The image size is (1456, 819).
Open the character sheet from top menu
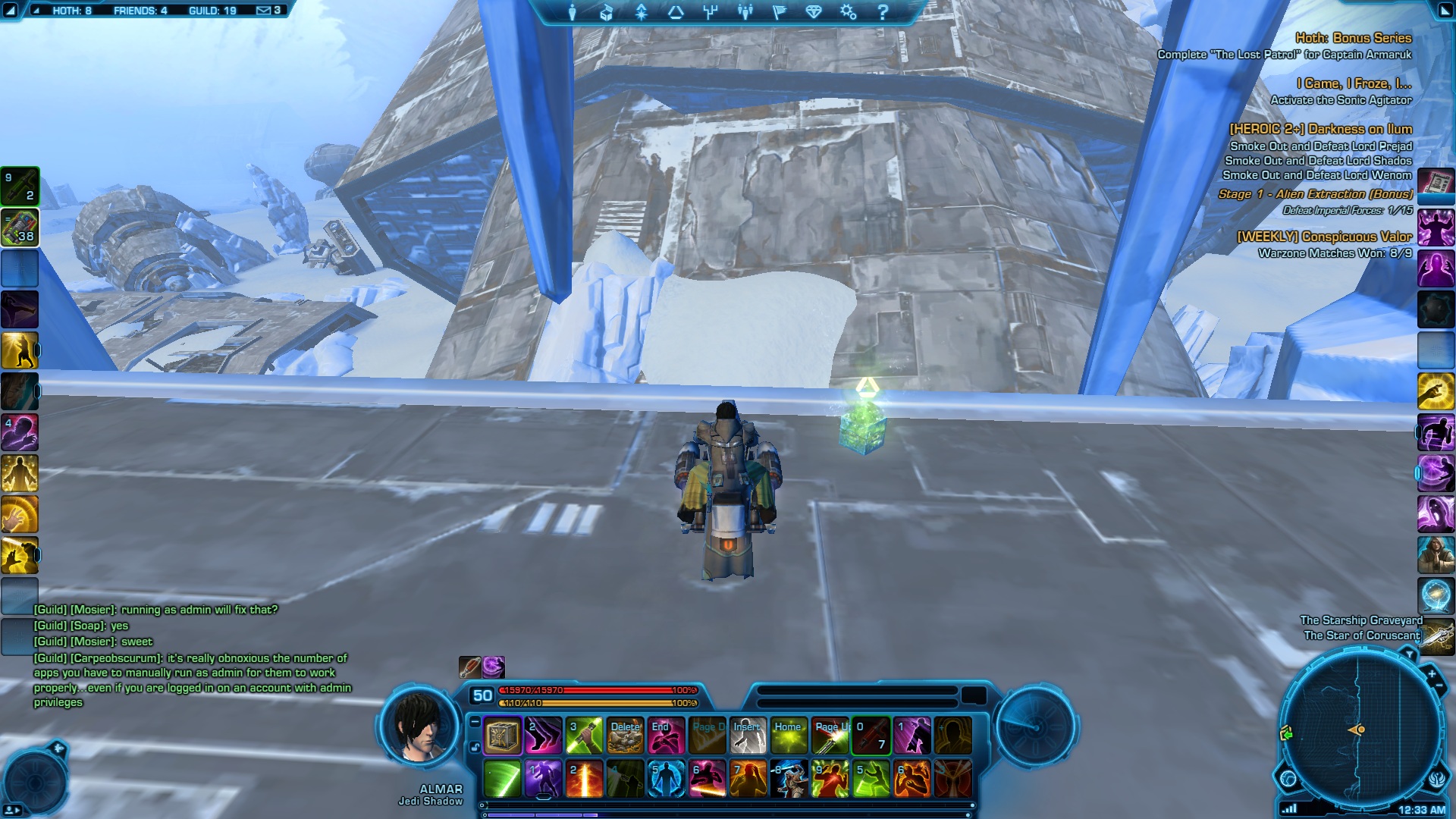[x=573, y=12]
